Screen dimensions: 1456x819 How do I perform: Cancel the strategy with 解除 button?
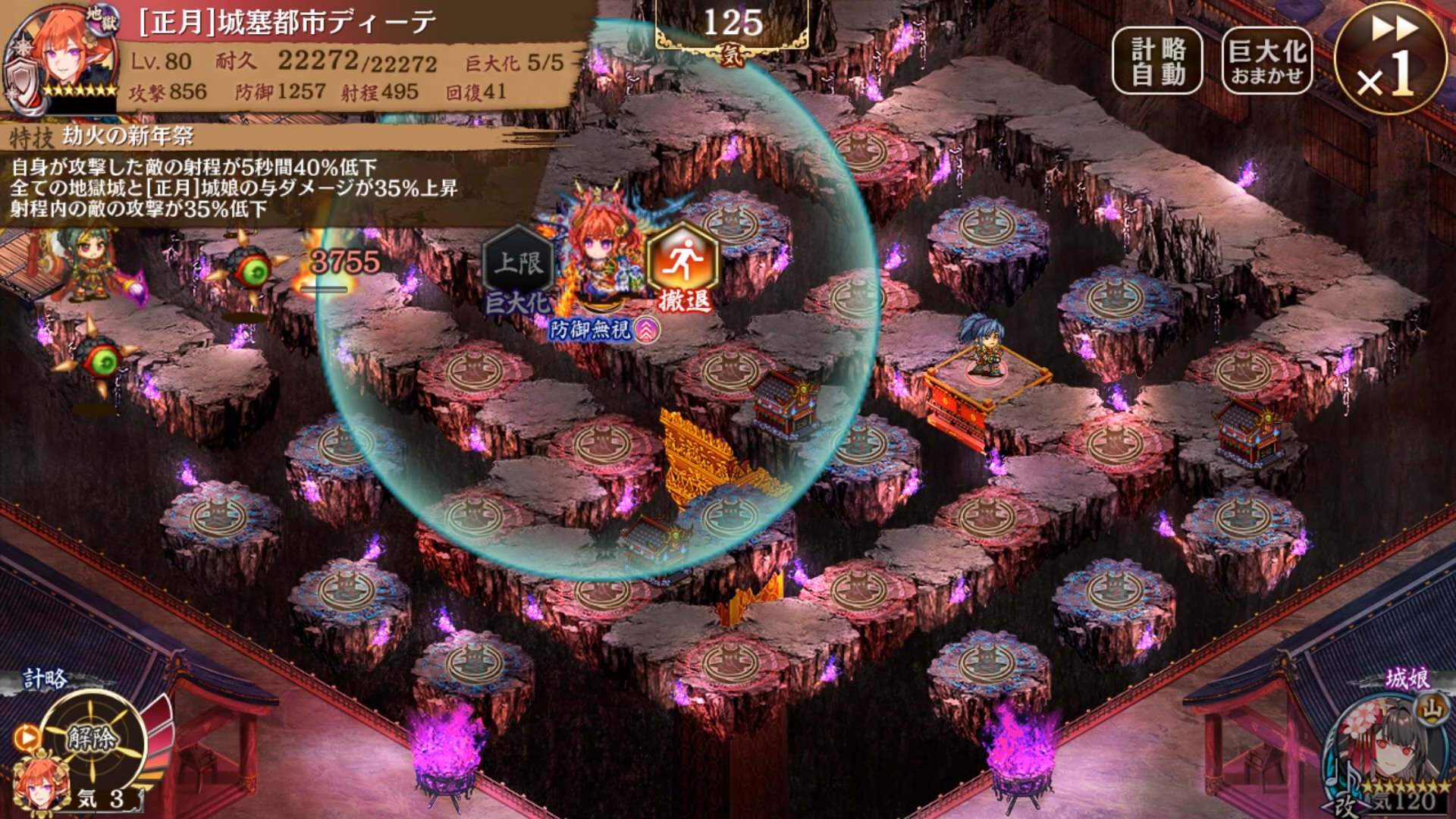pos(93,739)
